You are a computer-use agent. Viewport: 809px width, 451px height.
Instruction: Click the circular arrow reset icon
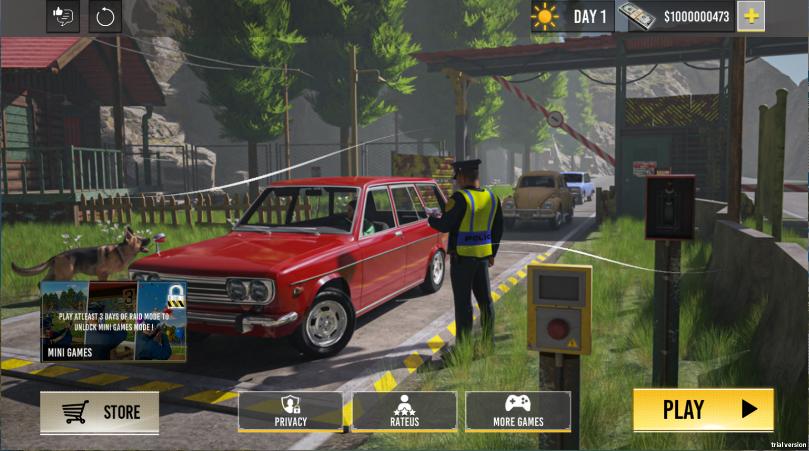pyautogui.click(x=105, y=16)
